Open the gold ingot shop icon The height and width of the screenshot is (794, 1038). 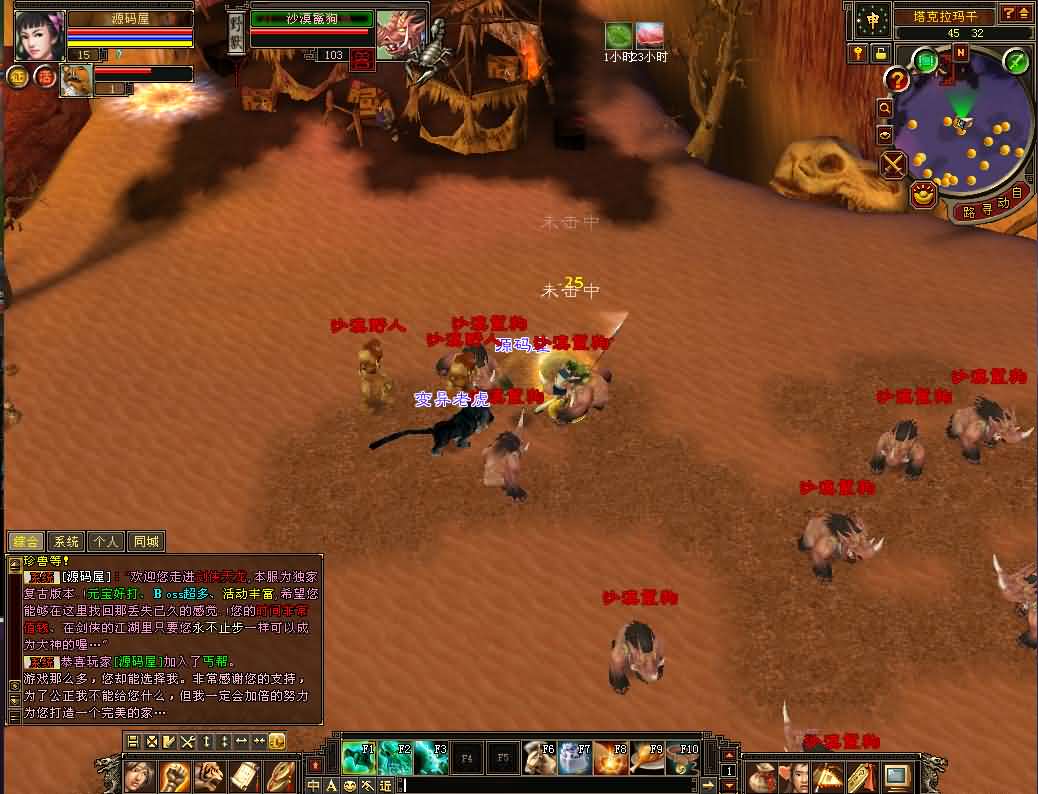922,194
